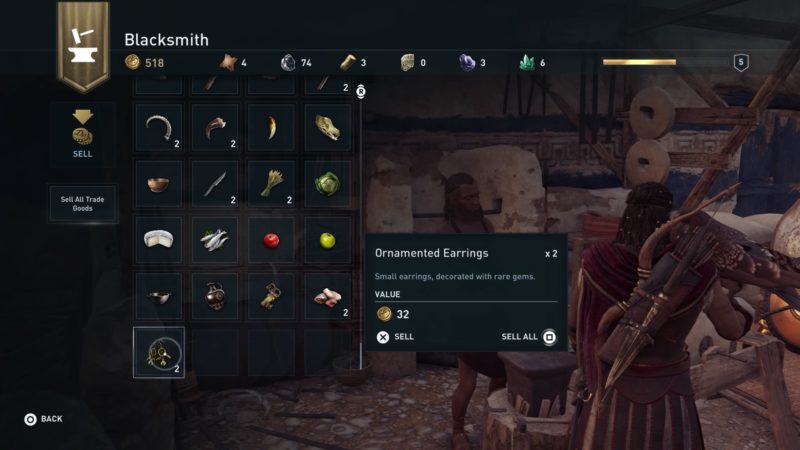Select the Ornamented Earrings slot
The image size is (800, 450).
(159, 352)
